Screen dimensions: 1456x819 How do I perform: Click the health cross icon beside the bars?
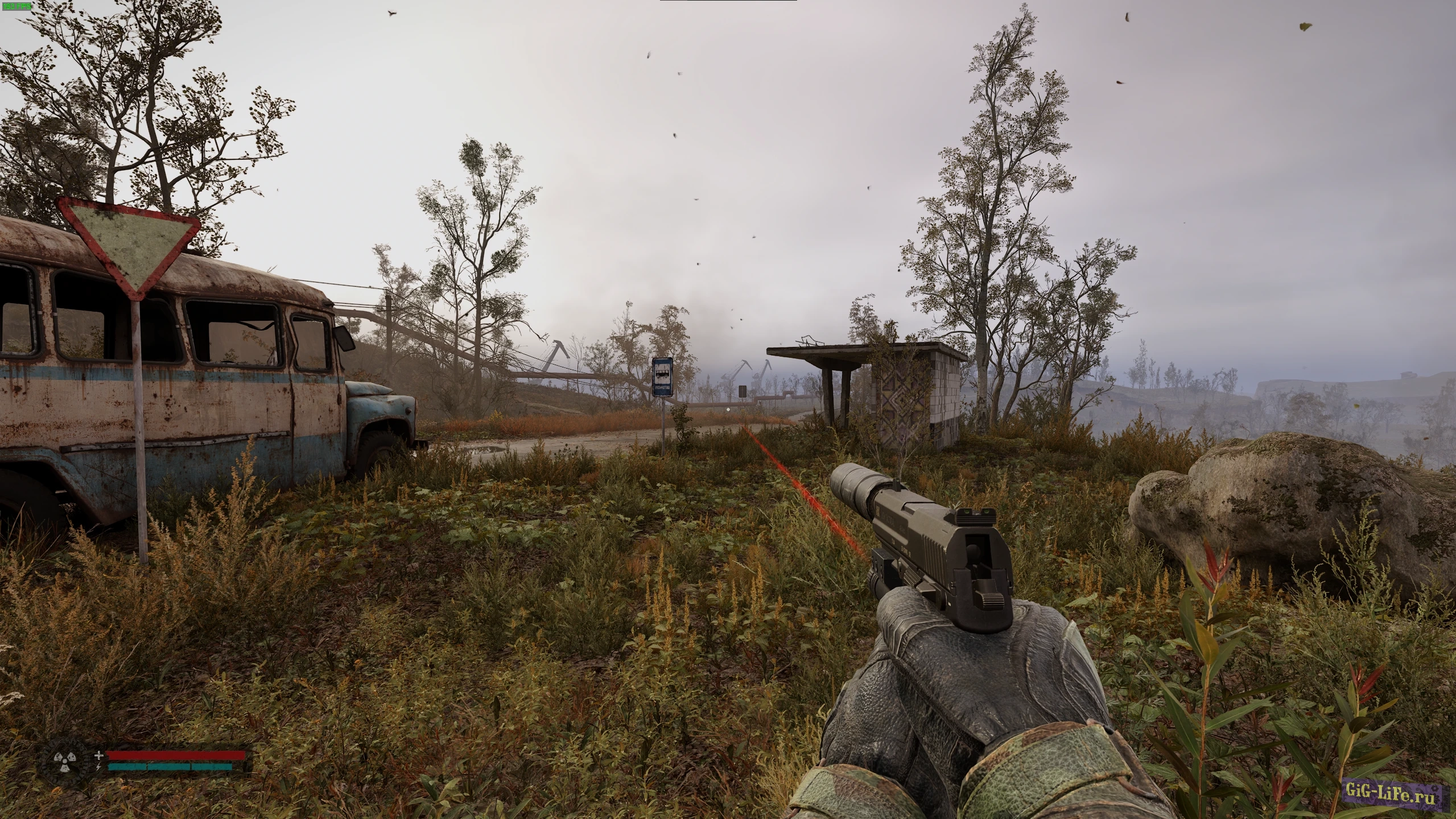click(99, 756)
